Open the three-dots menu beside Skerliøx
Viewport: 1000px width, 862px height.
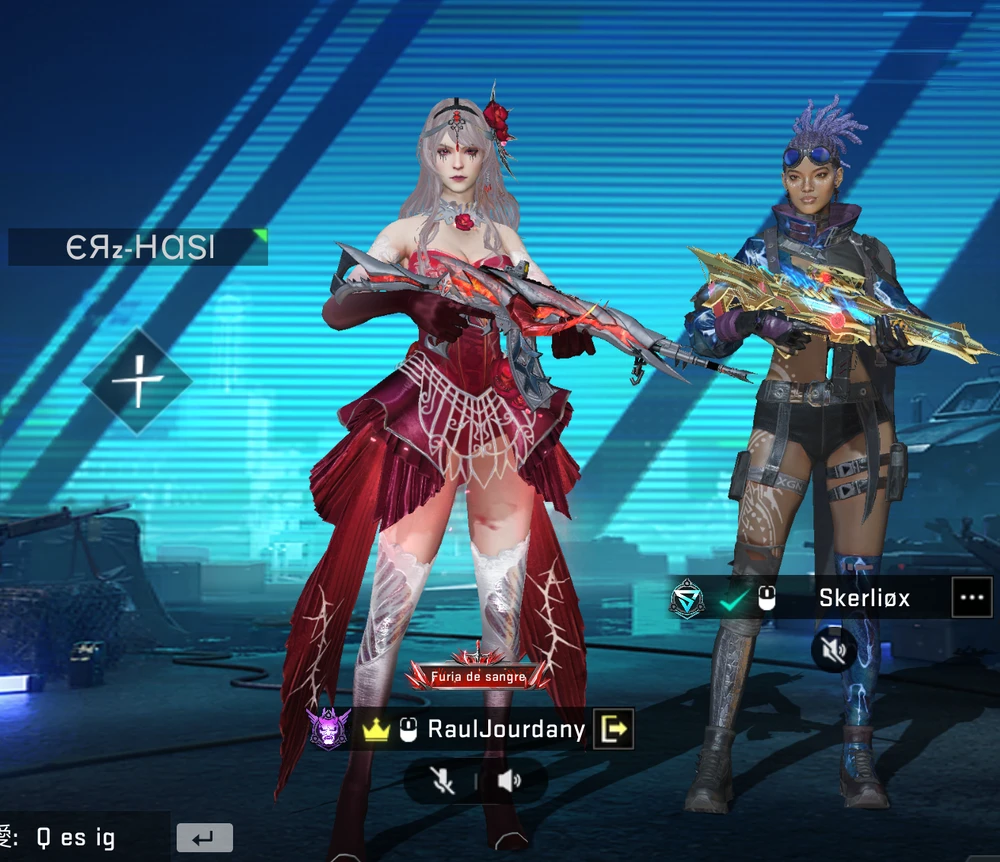click(x=971, y=598)
